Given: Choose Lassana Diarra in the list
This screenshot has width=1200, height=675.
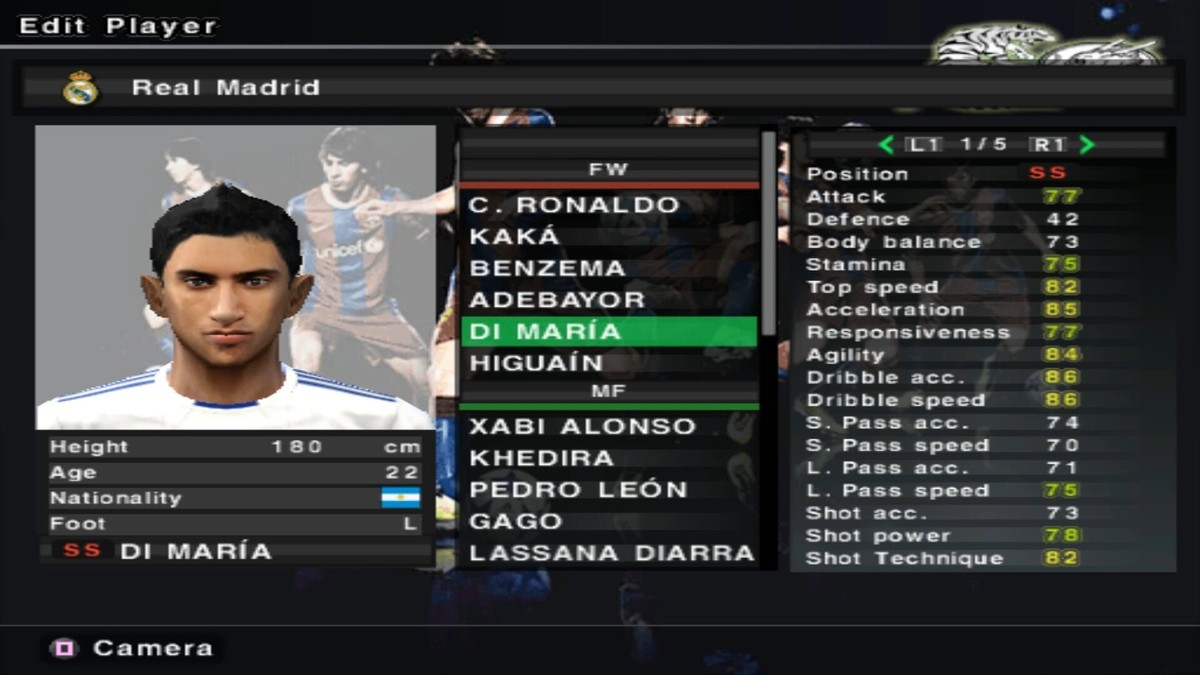Looking at the screenshot, I should 611,553.
